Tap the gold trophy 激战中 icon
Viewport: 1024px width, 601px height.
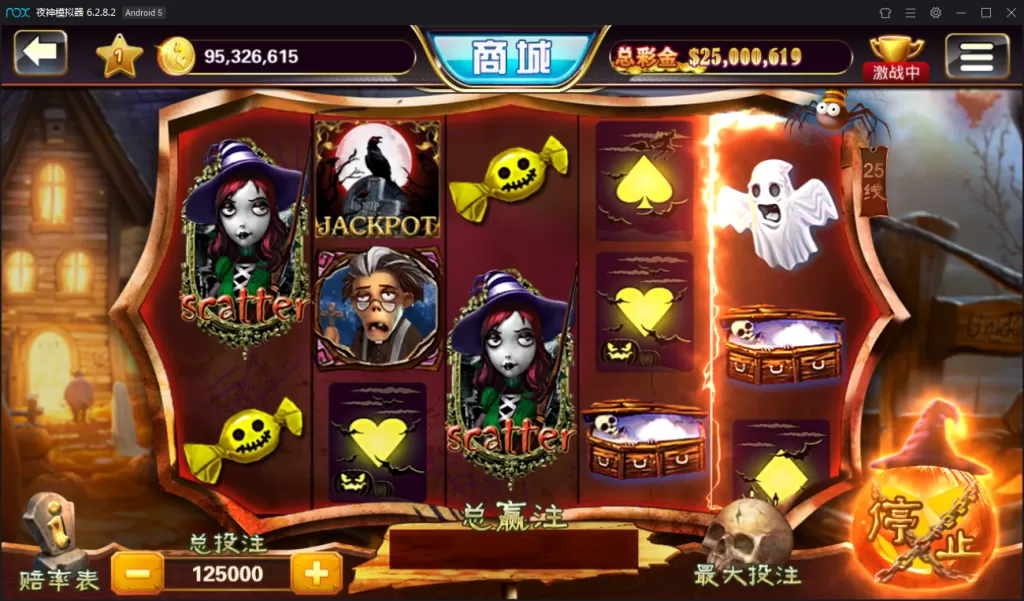pos(897,57)
